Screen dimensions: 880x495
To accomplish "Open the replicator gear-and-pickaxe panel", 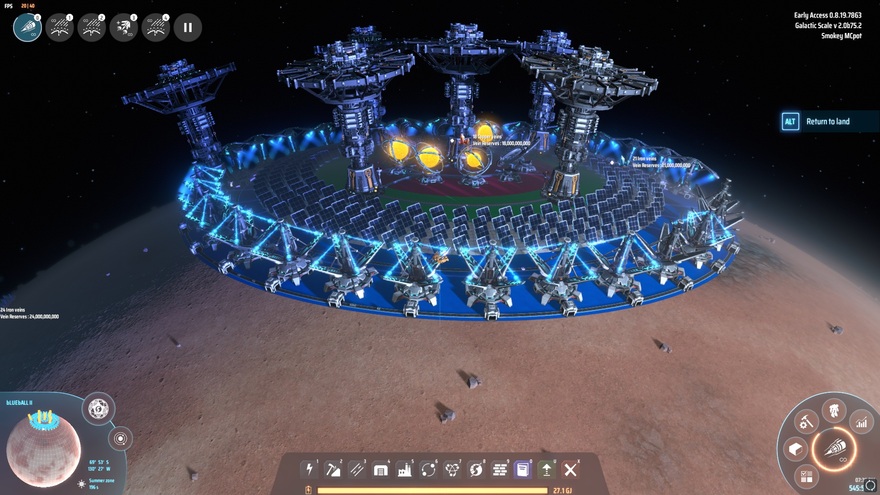I will (806, 423).
